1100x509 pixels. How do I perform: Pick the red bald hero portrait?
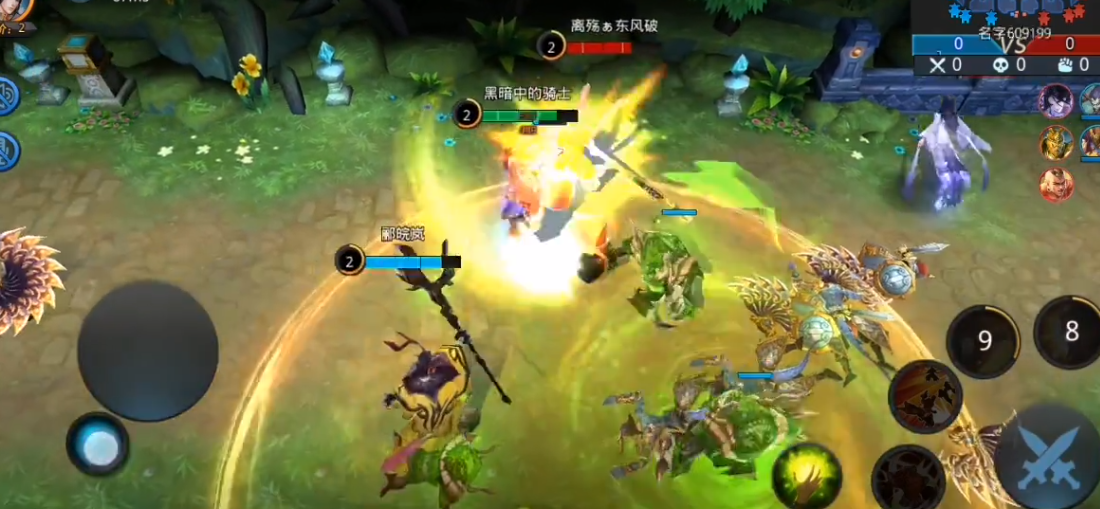pos(1056,184)
